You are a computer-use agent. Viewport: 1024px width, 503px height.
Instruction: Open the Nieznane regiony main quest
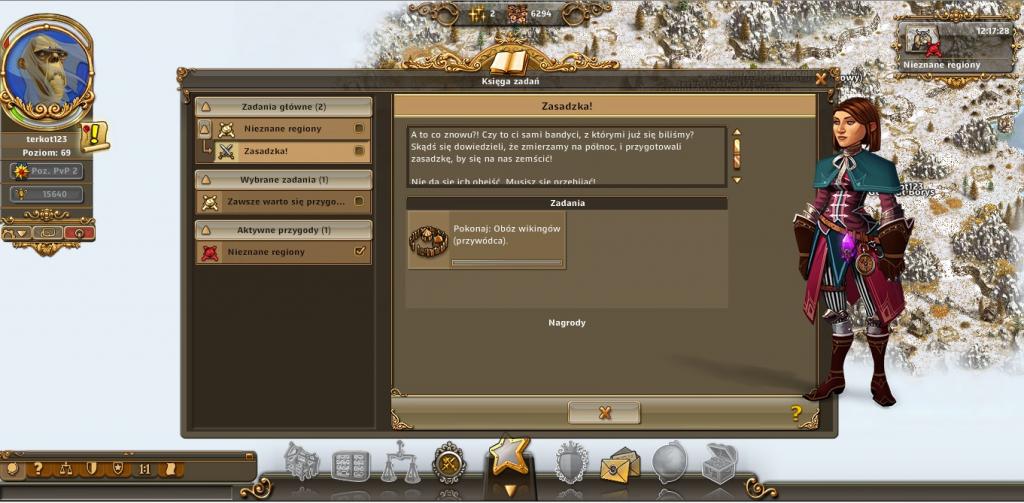click(x=283, y=129)
